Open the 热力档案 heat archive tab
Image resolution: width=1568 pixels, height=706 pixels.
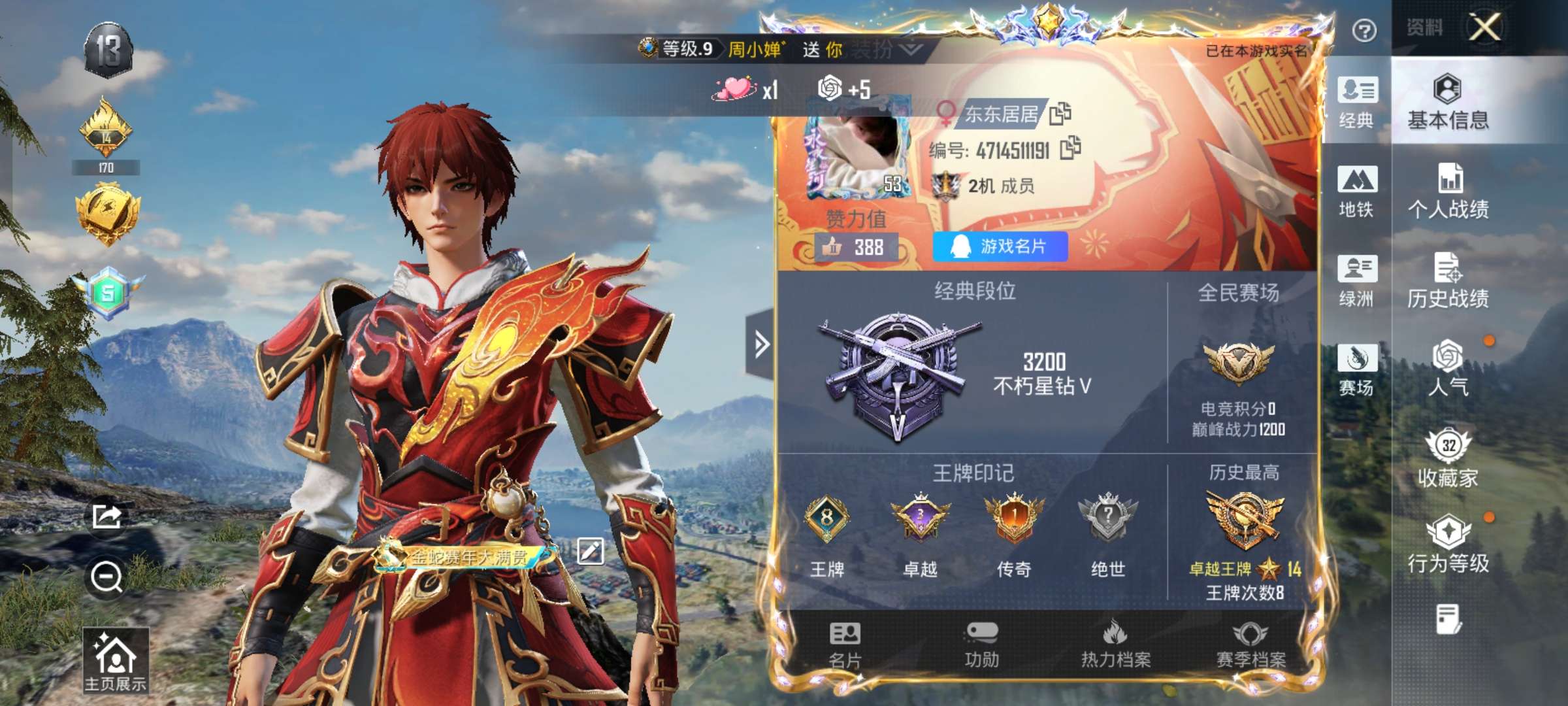pos(1115,645)
